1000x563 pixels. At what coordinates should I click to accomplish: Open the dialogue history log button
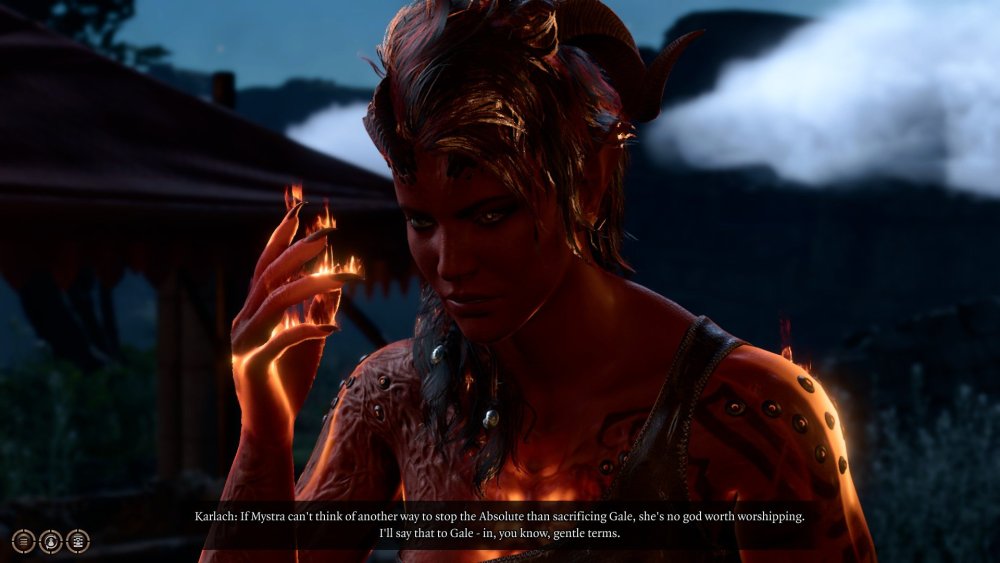click(x=23, y=541)
